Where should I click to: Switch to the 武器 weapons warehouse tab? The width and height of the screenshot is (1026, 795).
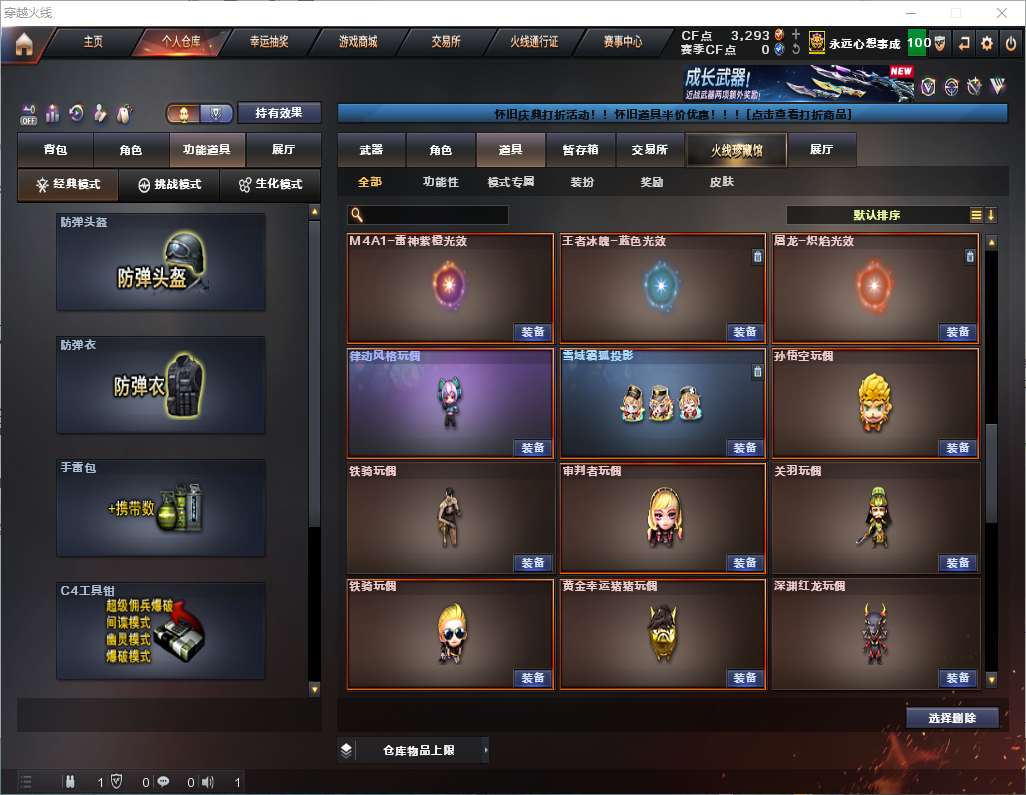click(x=371, y=150)
